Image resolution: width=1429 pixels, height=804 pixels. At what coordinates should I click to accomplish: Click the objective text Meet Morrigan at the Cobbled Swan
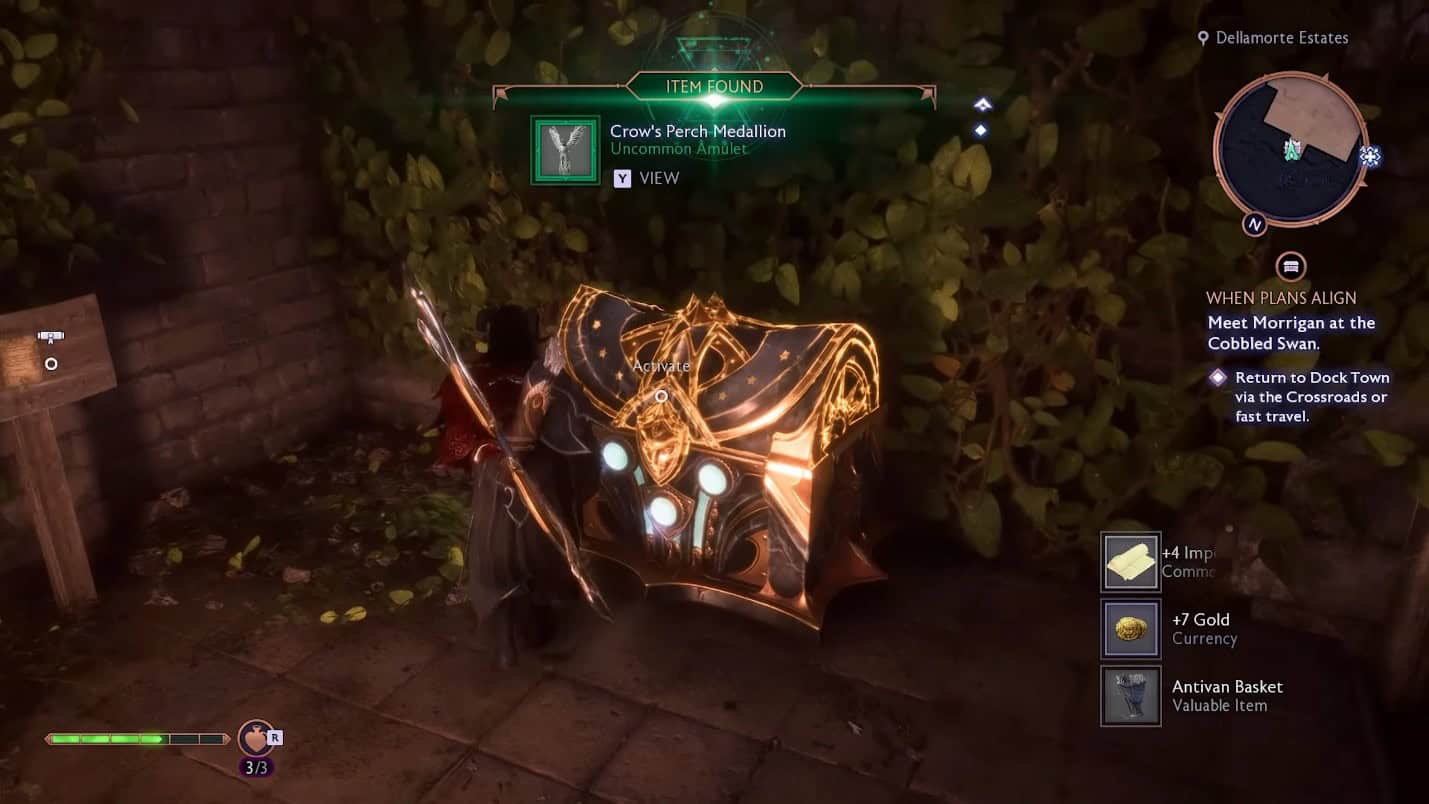point(1291,333)
